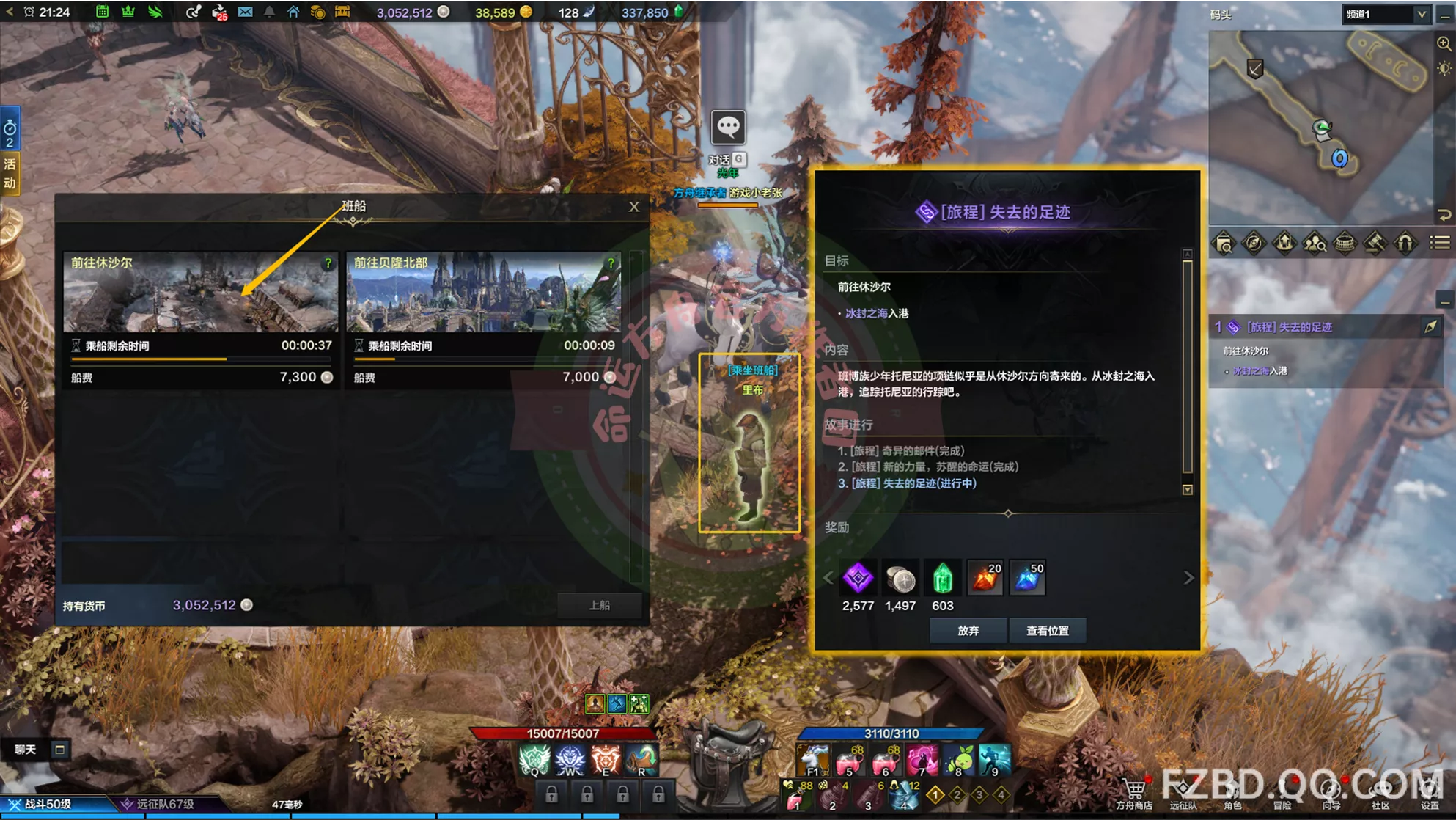Open the in-game mail icon
Screen dimensions: 1456x820
245,12
